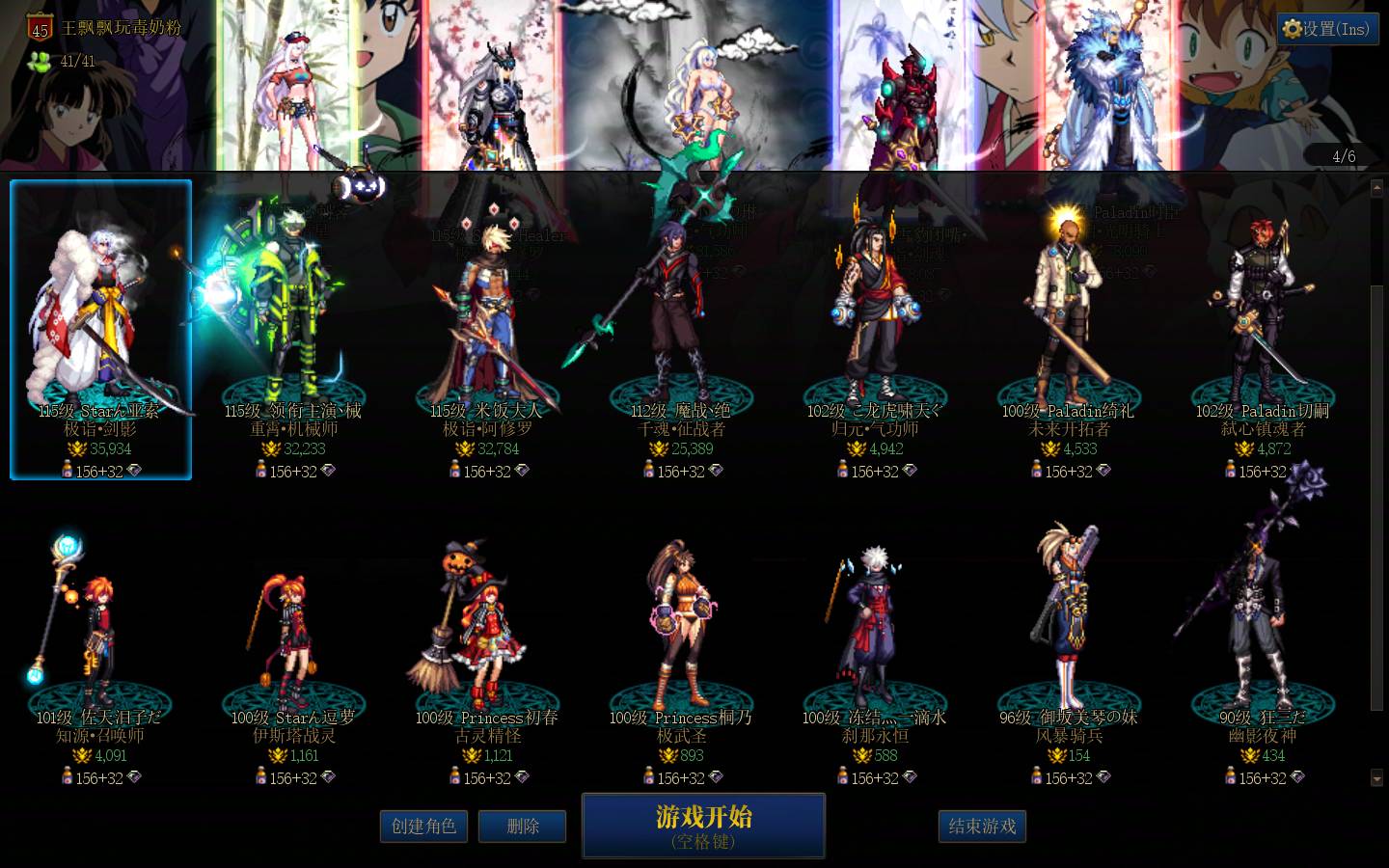This screenshot has height=868, width=1389.
Task: Select the 112级 魔战·绝 character
Action: click(682, 318)
